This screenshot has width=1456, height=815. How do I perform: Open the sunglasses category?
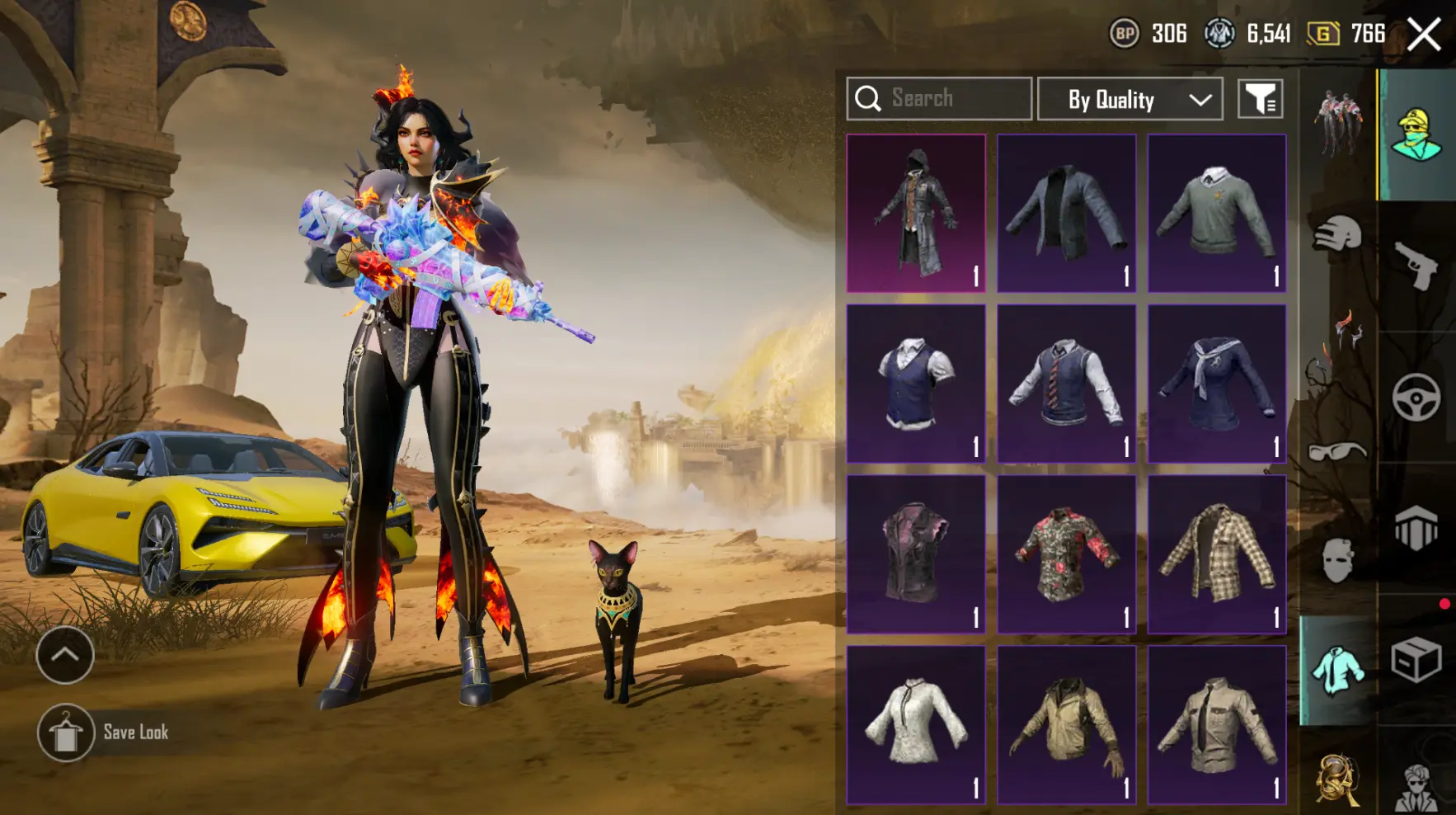coord(1337,451)
